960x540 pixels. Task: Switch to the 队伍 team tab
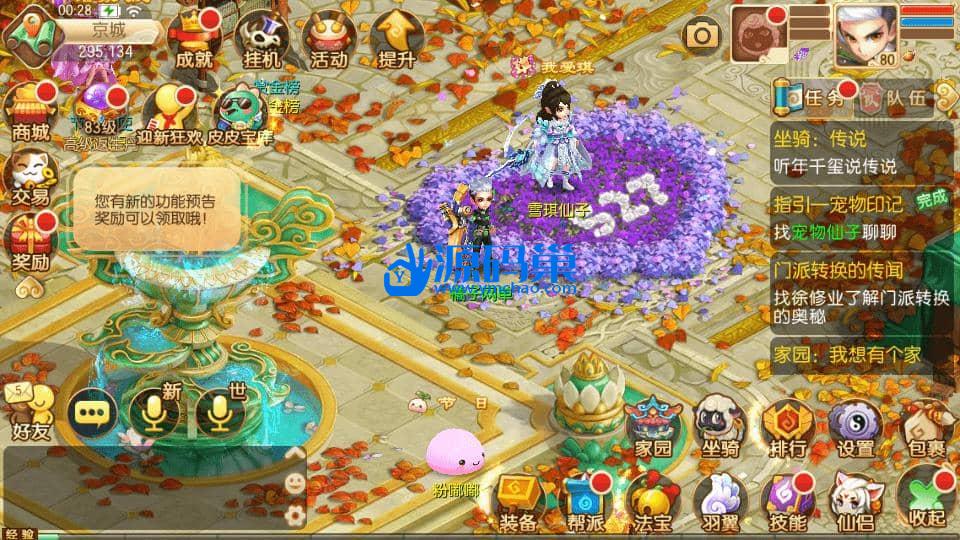tap(895, 97)
